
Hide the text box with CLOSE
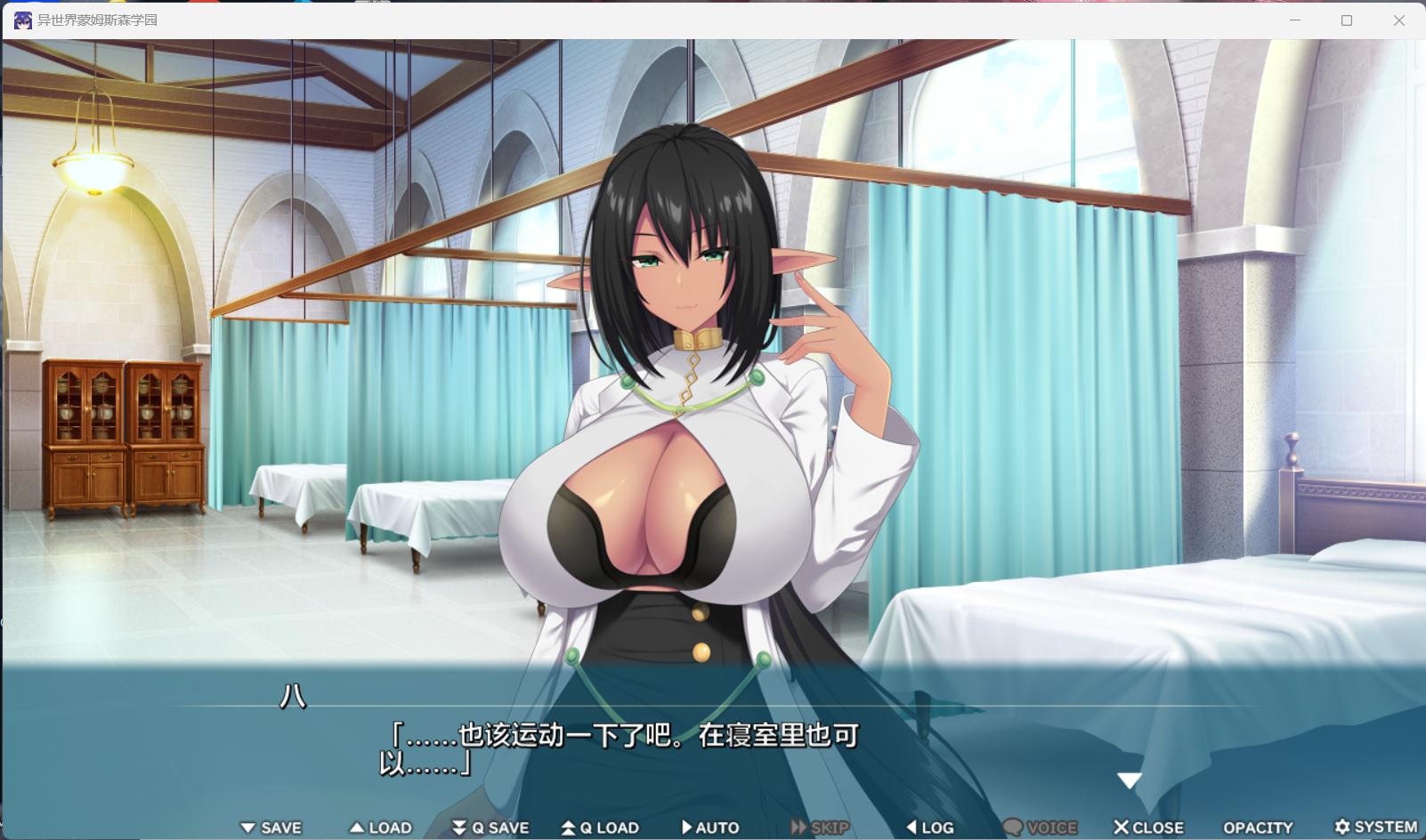1148,828
